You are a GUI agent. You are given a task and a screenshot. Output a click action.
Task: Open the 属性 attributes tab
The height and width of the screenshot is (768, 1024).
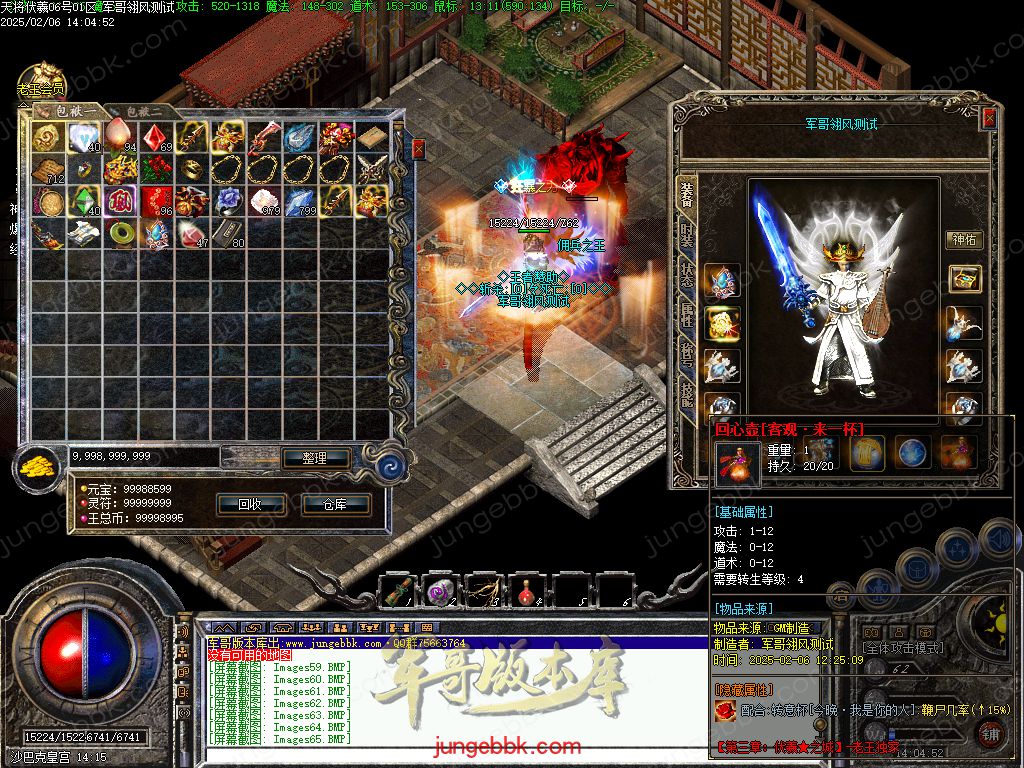click(x=687, y=318)
